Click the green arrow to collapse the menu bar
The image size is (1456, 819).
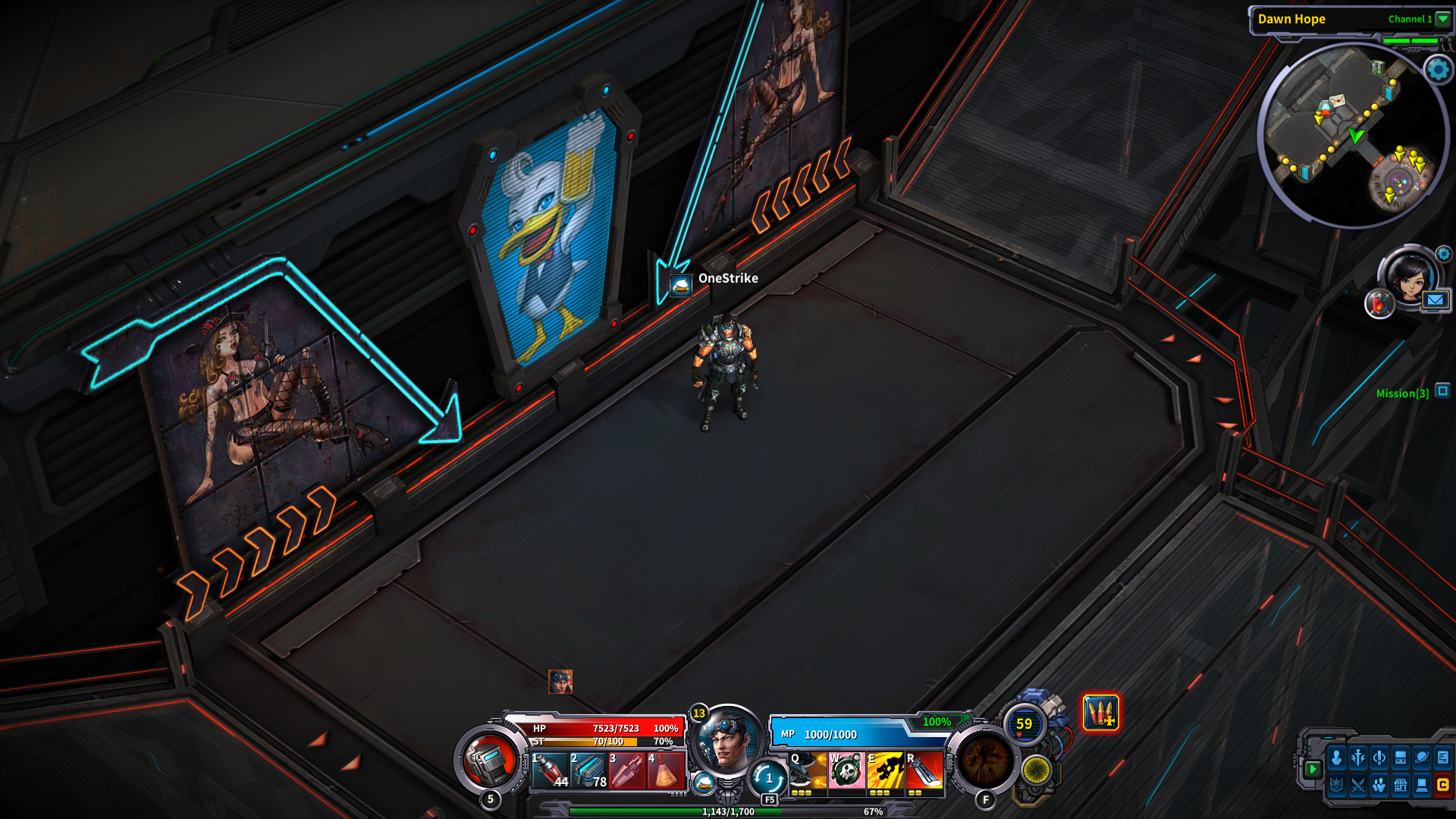[x=1314, y=768]
